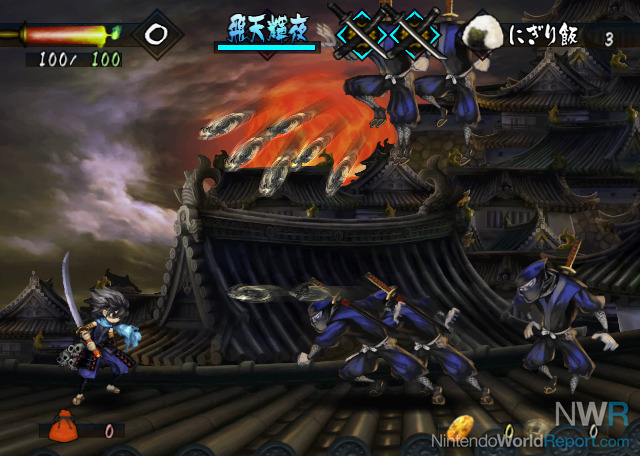Click the white circle soul emblem

coord(156,33)
